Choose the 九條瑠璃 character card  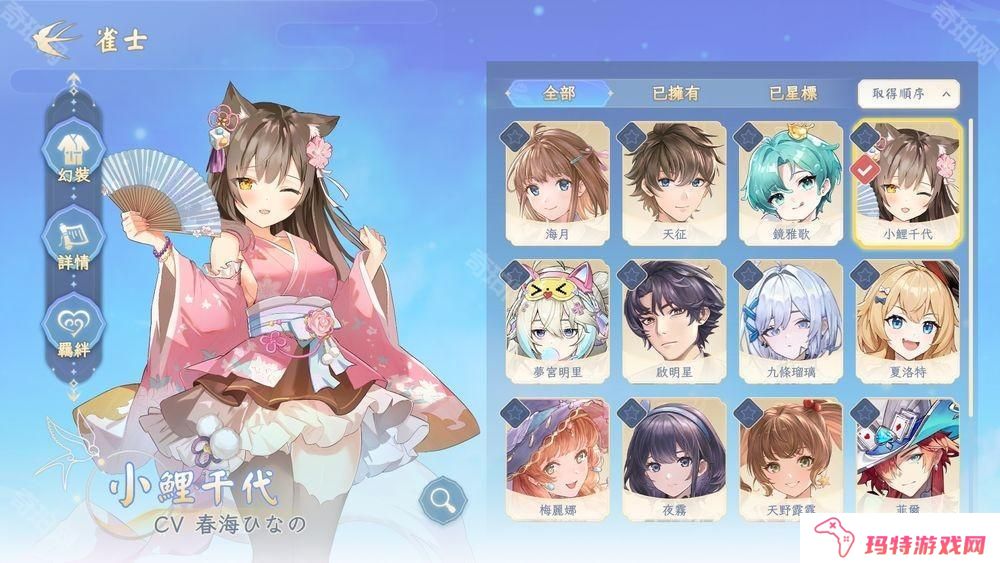(790, 320)
